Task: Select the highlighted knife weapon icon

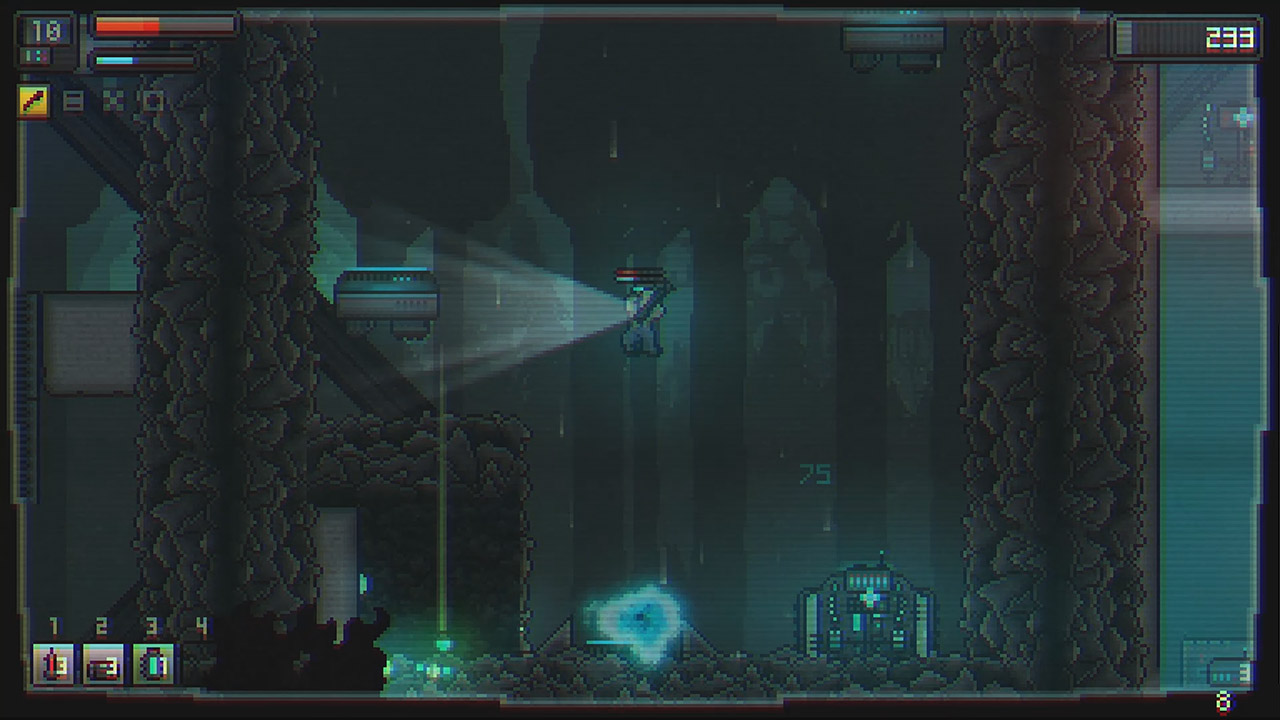Action: (x=32, y=100)
